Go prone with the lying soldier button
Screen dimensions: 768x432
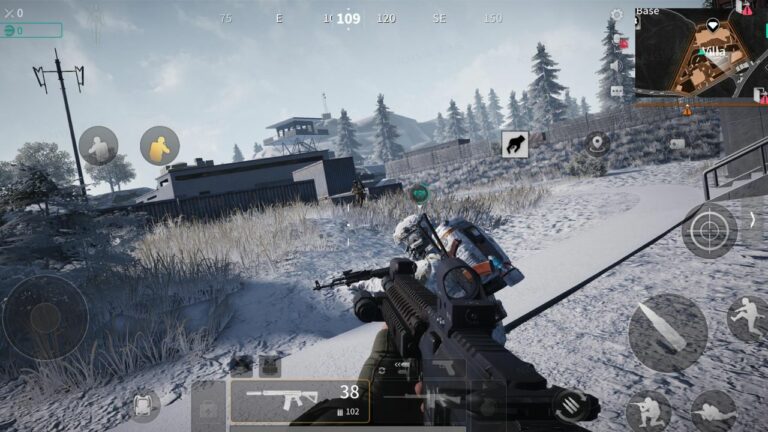pyautogui.click(x=713, y=410)
